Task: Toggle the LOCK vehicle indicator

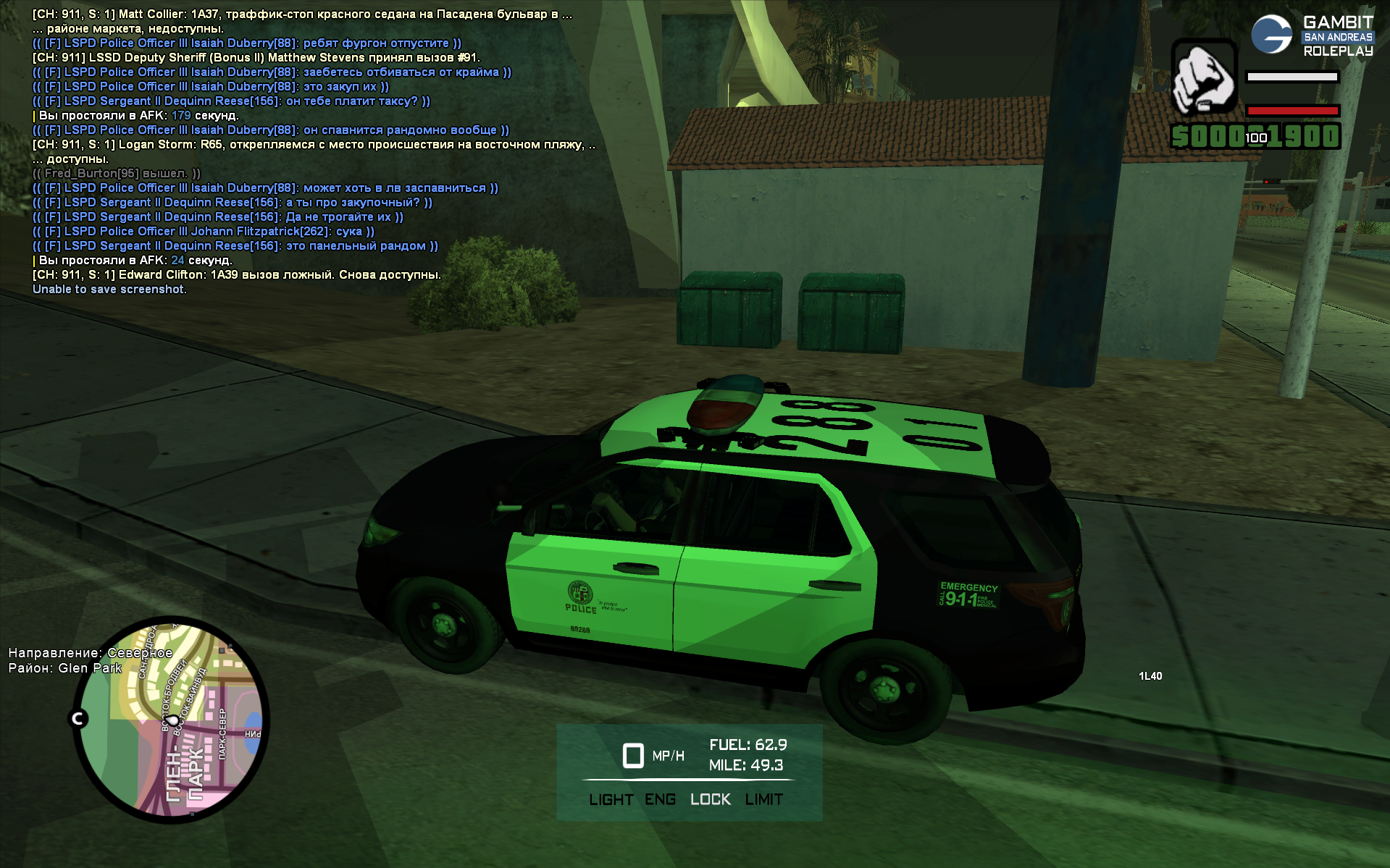Action: point(710,799)
